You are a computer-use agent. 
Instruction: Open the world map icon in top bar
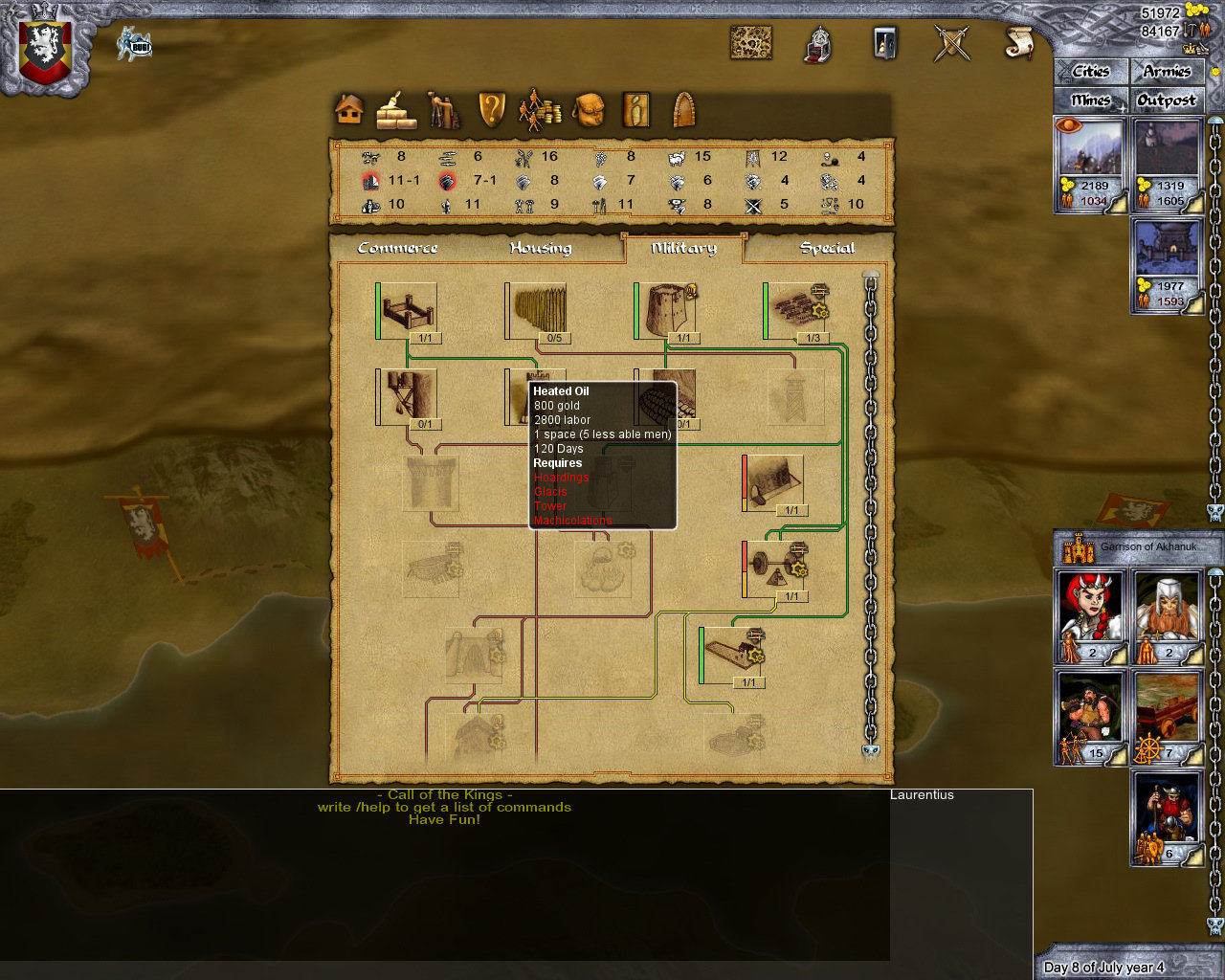pyautogui.click(x=752, y=41)
